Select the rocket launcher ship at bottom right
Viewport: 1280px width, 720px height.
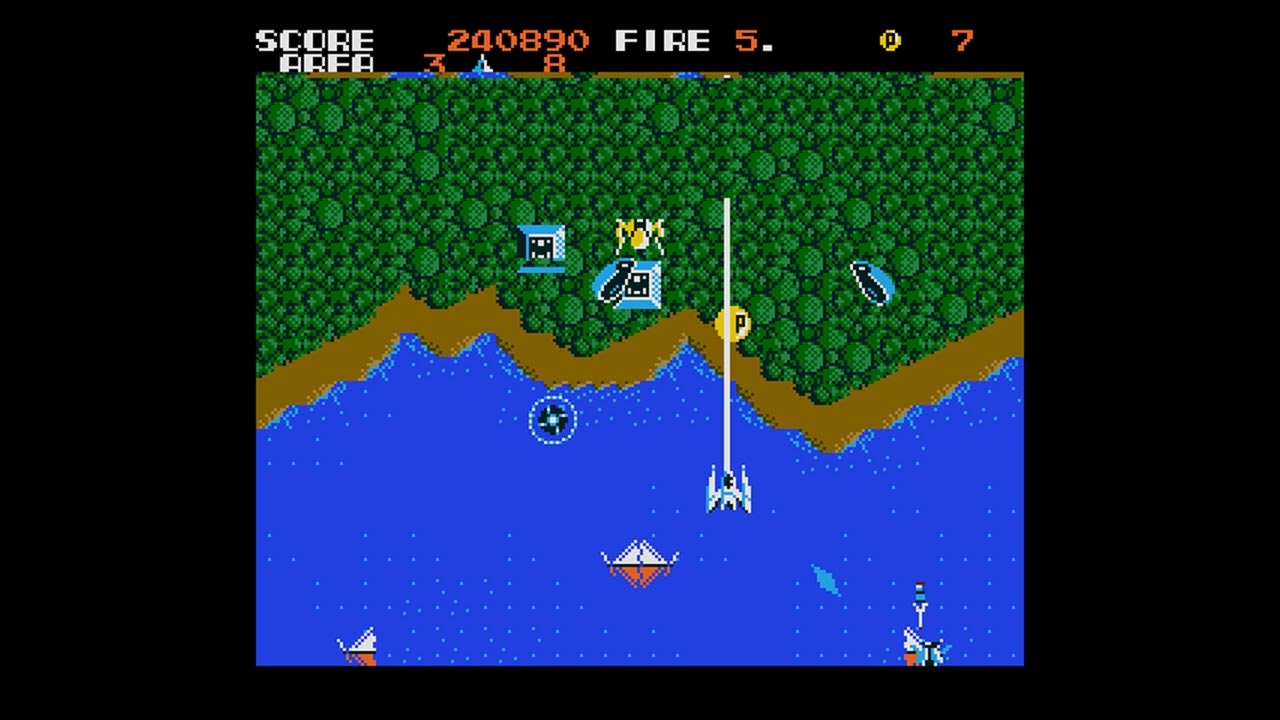point(921,649)
